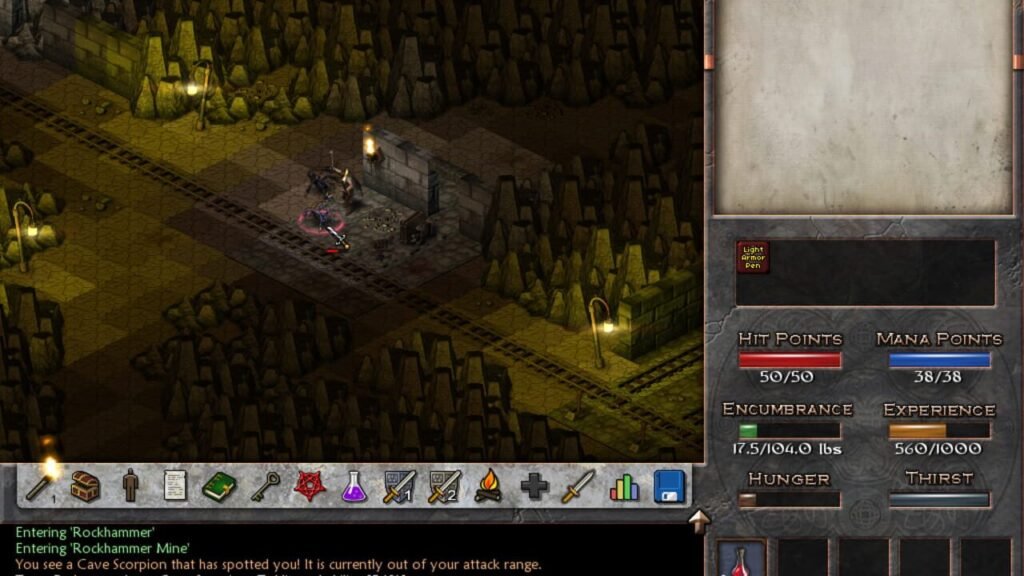The image size is (1024, 576).
Task: Open the colored bar chart statistics
Action: pyautogui.click(x=624, y=487)
